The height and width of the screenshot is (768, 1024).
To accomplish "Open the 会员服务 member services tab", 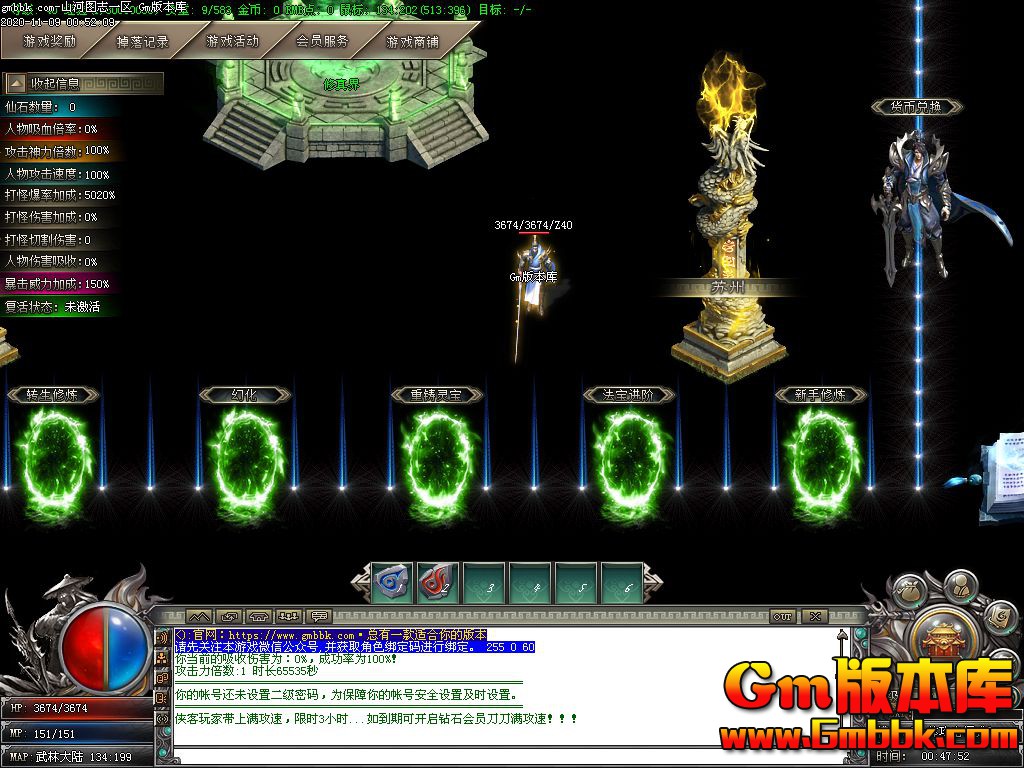I will tap(322, 42).
